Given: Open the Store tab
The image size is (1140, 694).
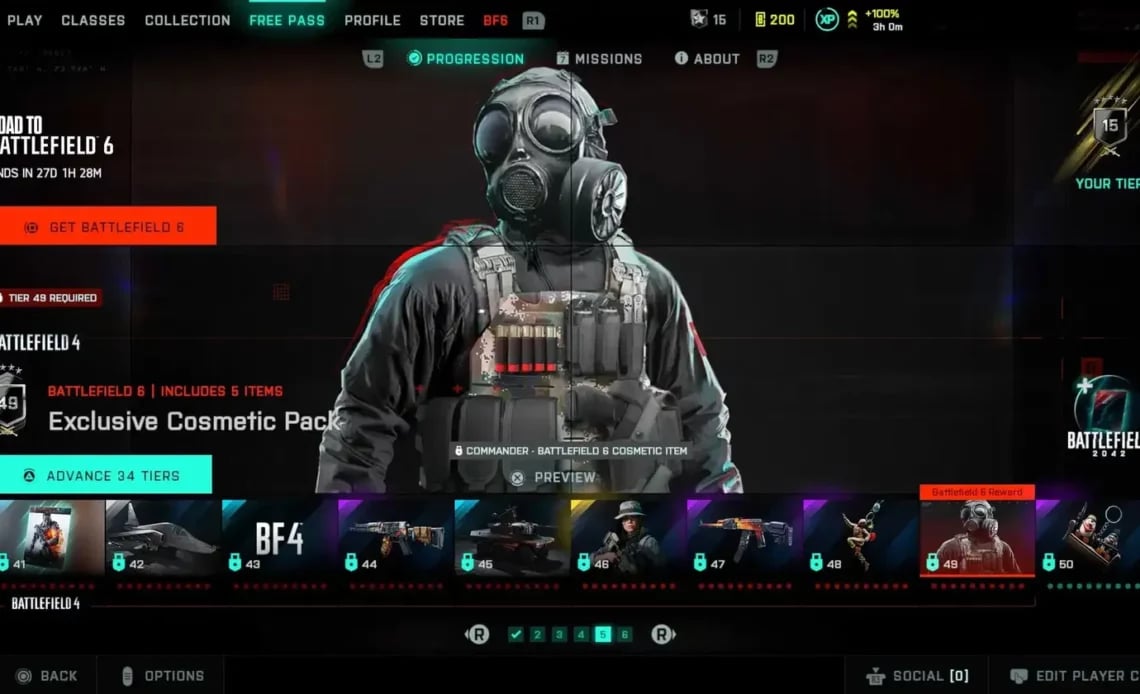Looking at the screenshot, I should pos(442,20).
